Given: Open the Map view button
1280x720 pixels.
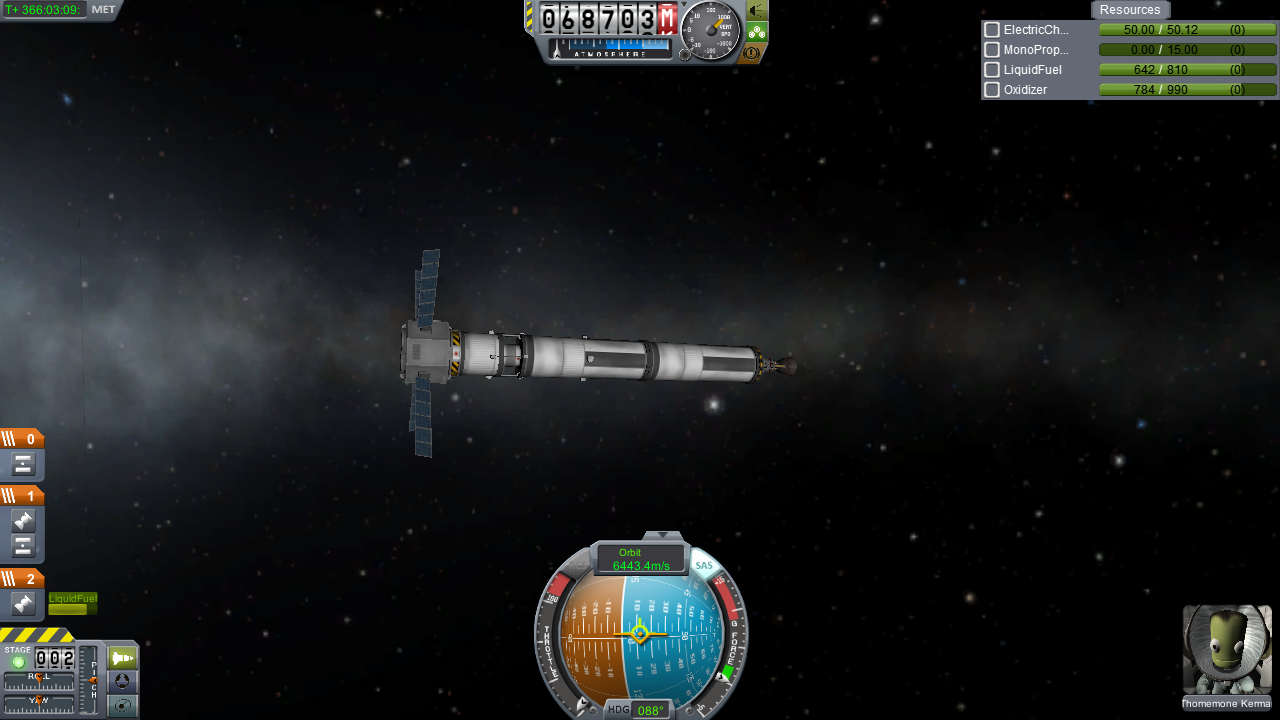Looking at the screenshot, I should coord(122,705).
